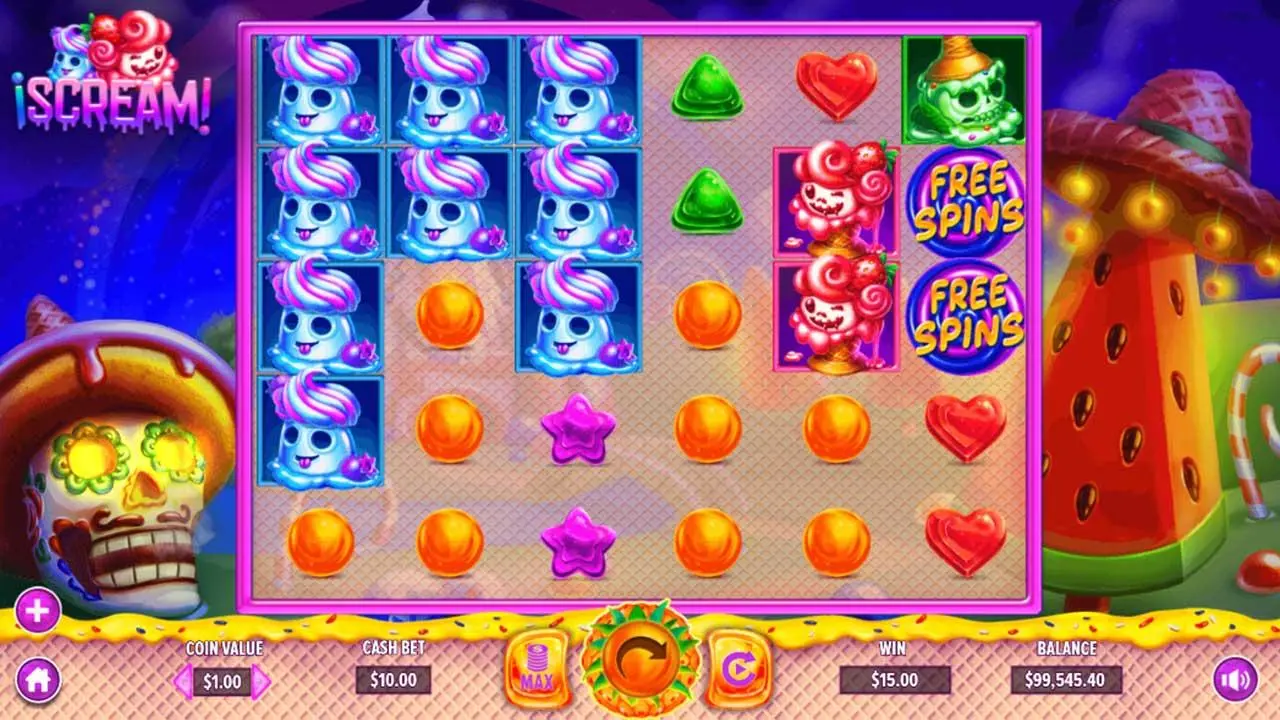Open the plus menu button

pyautogui.click(x=38, y=609)
